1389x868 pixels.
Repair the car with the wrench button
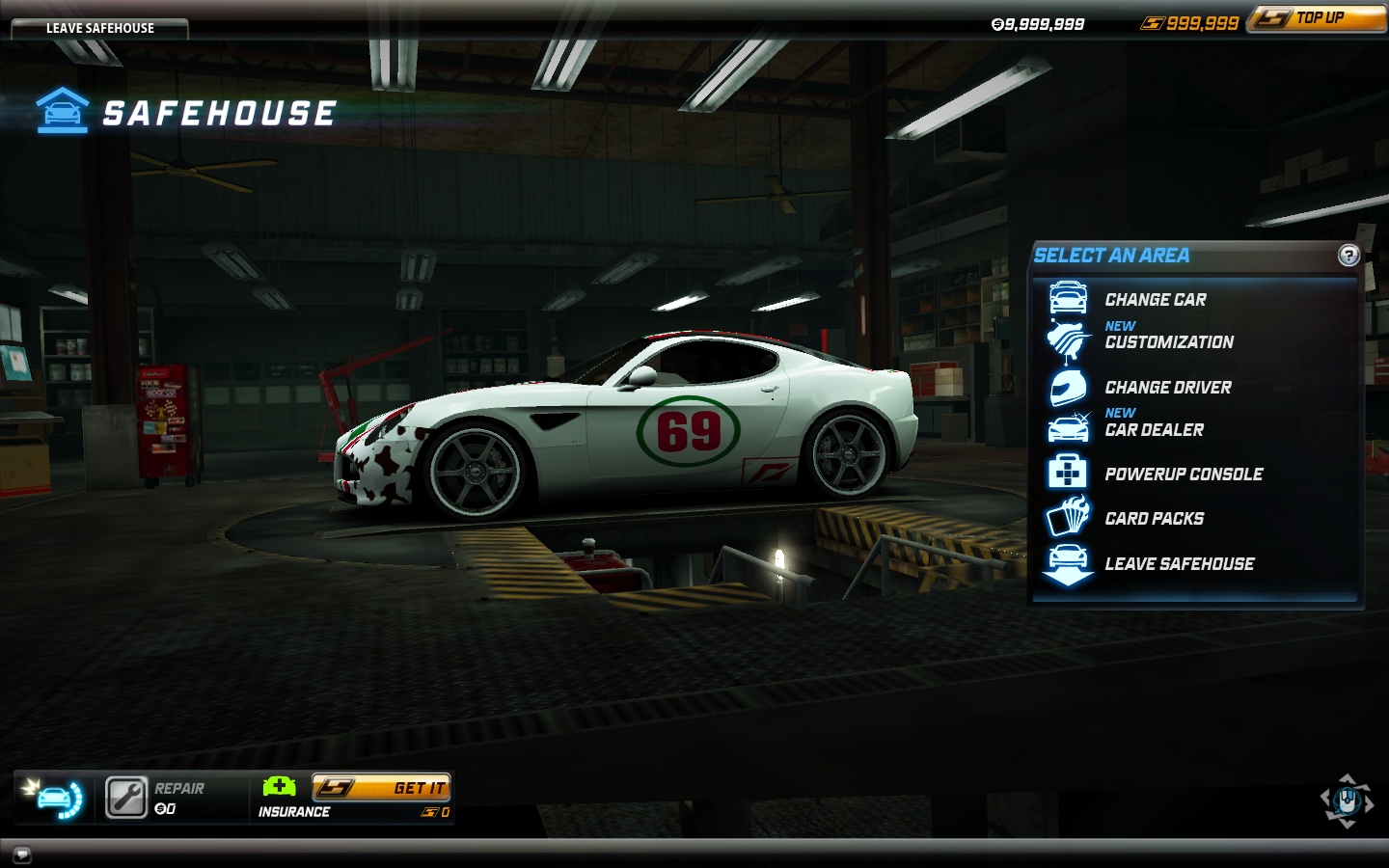(126, 798)
